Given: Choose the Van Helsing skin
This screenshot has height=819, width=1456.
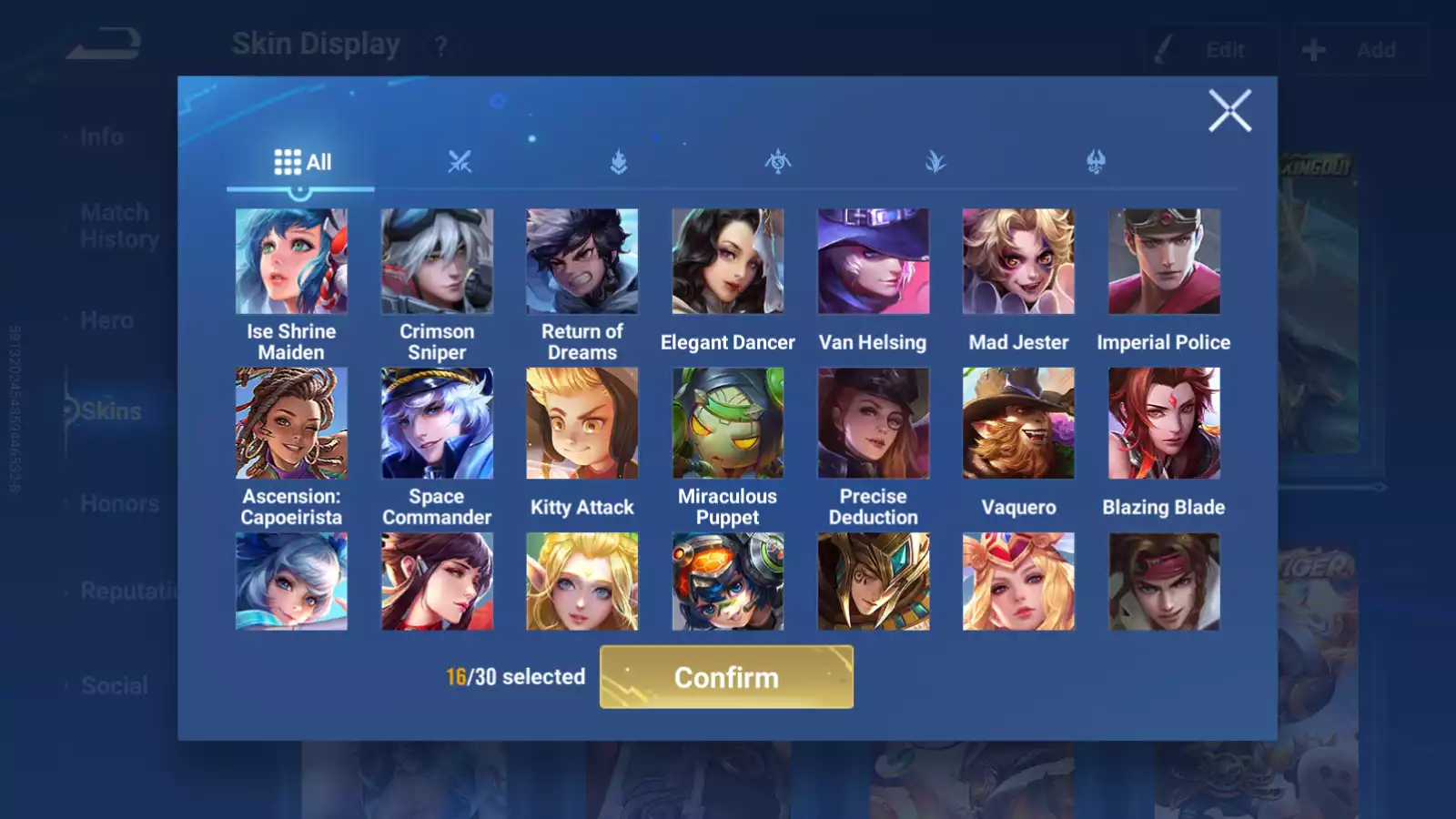Looking at the screenshot, I should (x=874, y=262).
